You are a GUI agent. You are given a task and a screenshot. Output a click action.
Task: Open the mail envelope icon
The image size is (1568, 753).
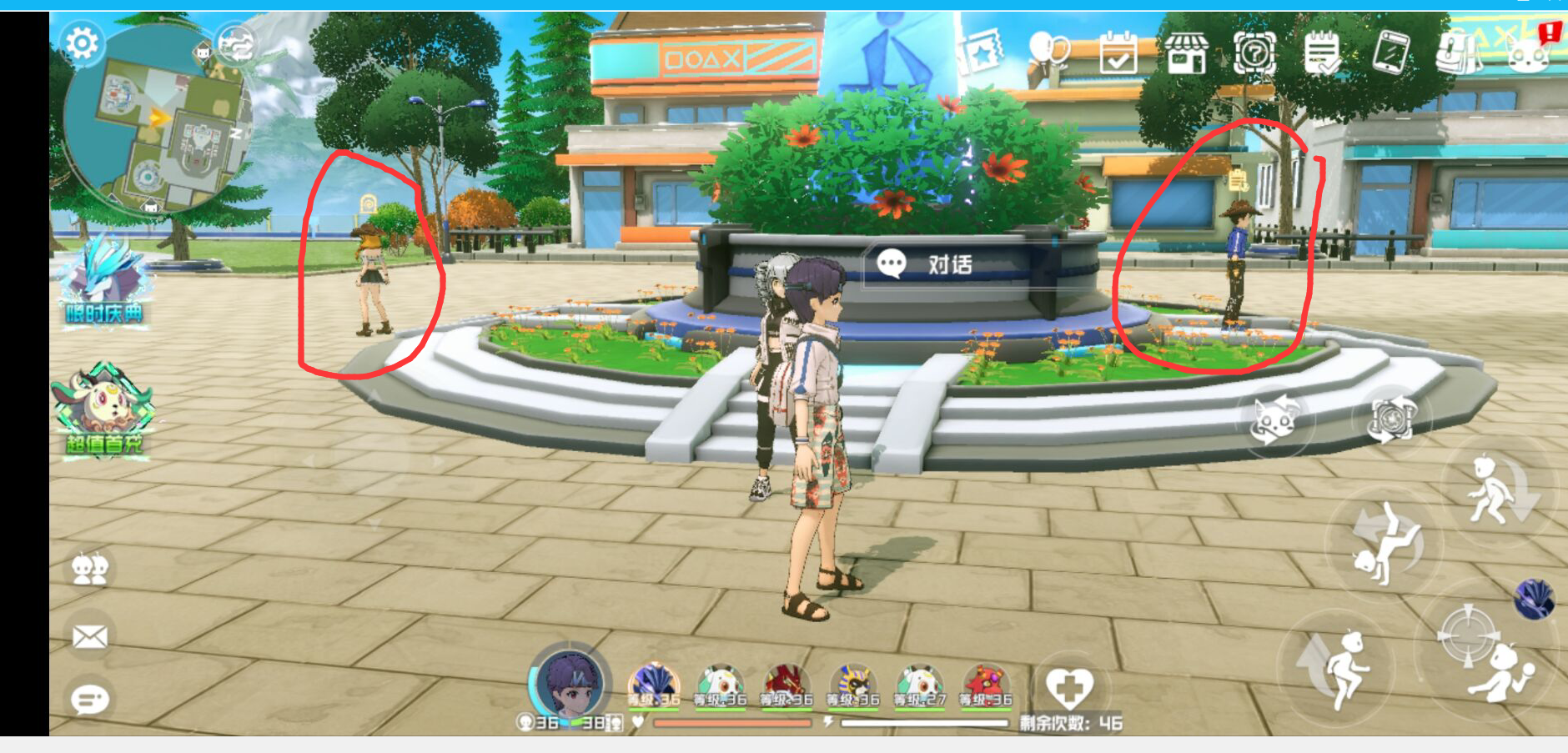tap(93, 634)
